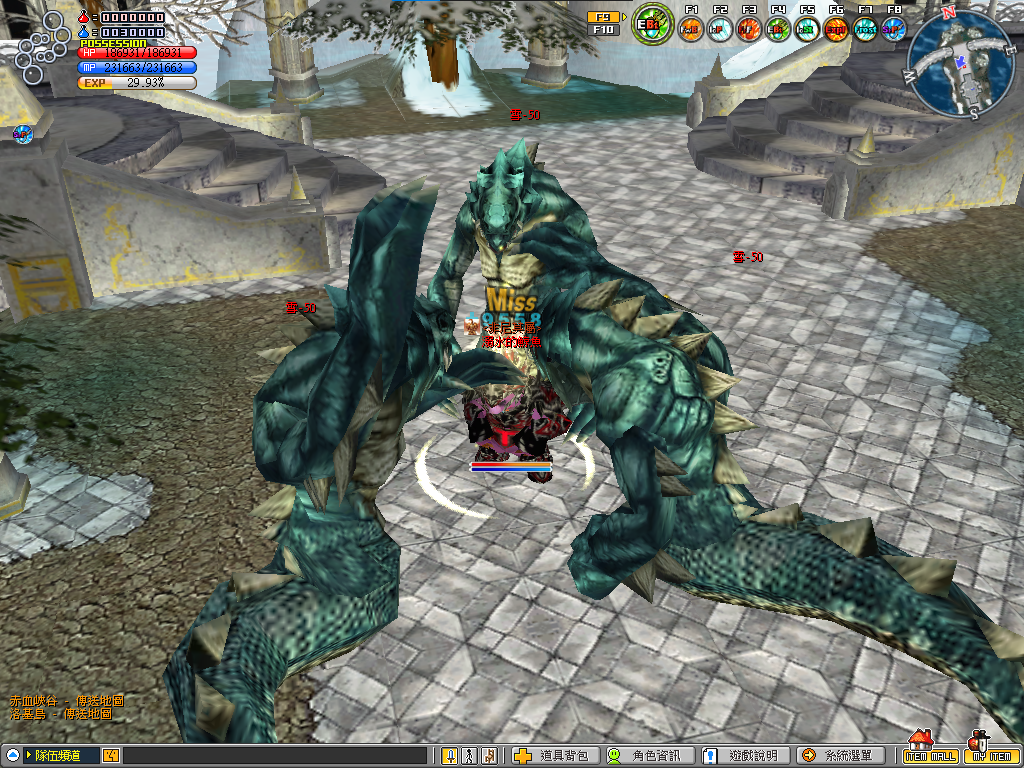Switch to the F9 skill bar page
Screen dimensions: 1024x768
pyautogui.click(x=602, y=17)
